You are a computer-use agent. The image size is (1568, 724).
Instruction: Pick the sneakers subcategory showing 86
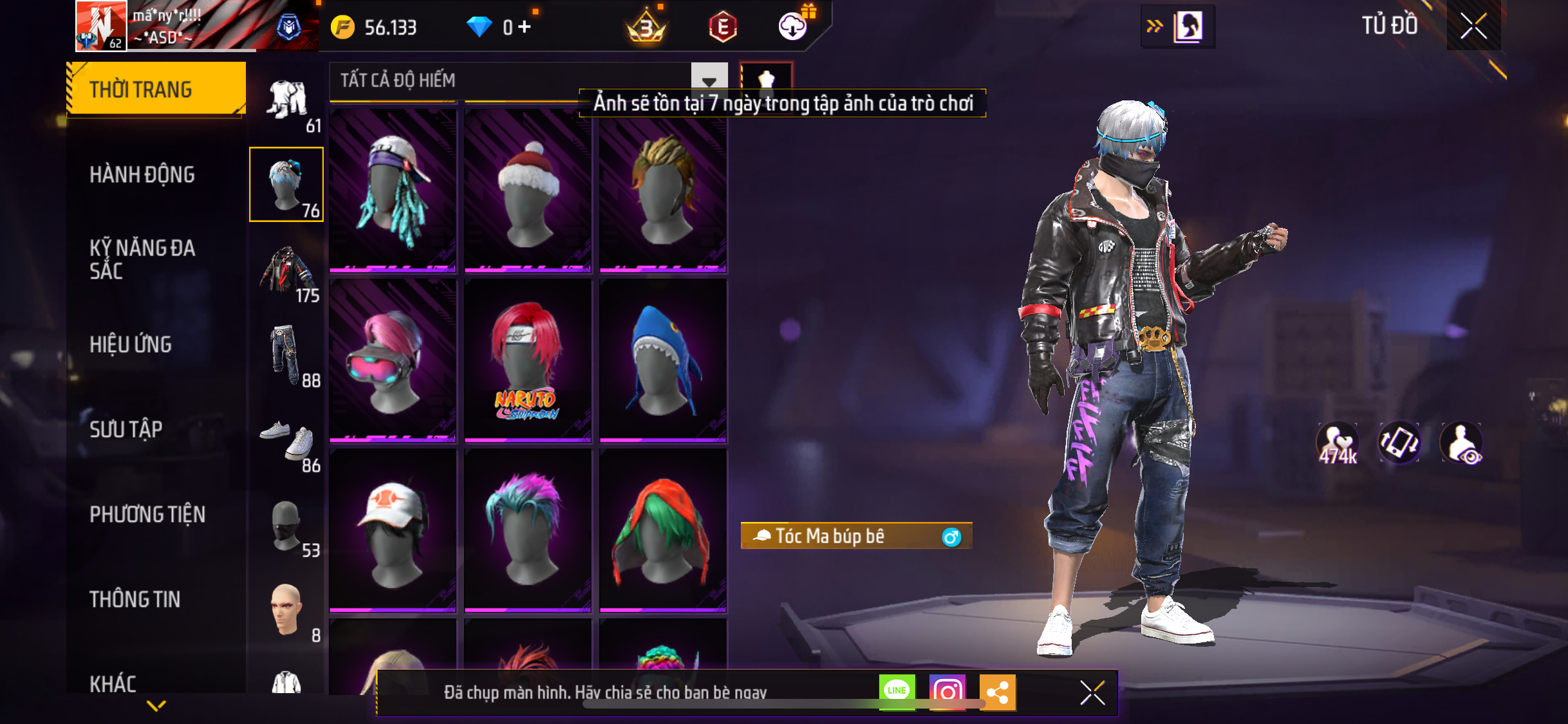coord(288,443)
